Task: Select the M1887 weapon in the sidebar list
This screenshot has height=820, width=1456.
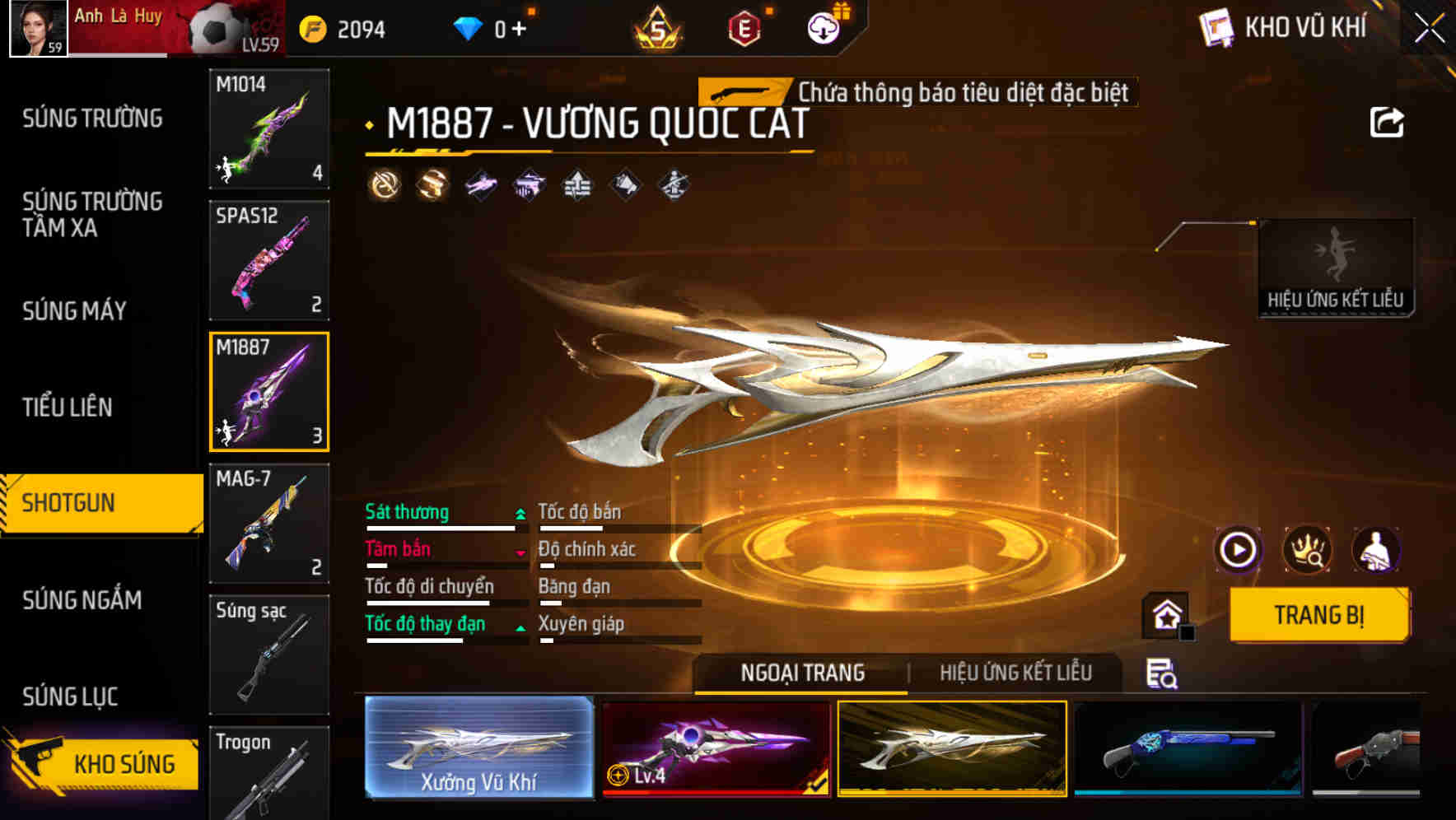Action: 268,393
